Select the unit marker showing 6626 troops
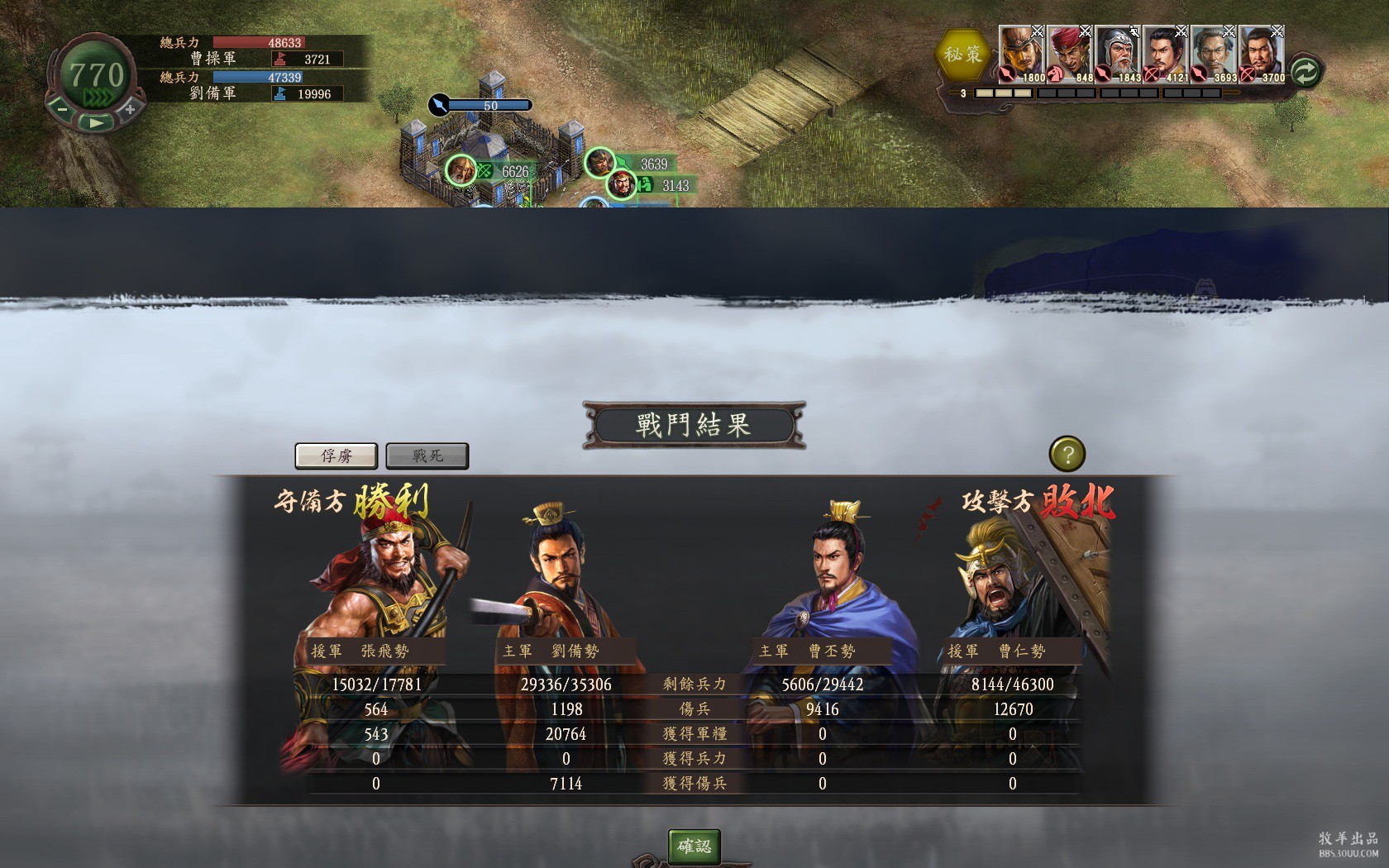1389x868 pixels. click(461, 170)
